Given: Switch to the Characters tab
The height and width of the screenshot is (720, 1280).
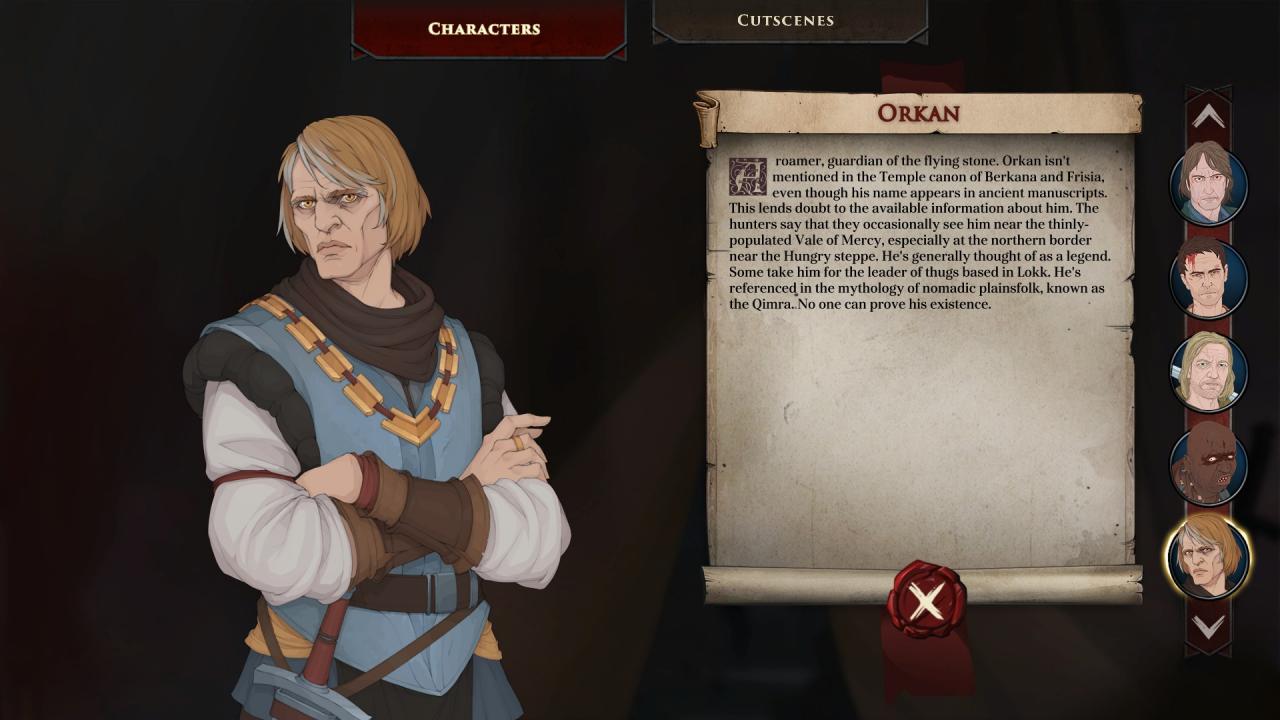Looking at the screenshot, I should tap(484, 29).
